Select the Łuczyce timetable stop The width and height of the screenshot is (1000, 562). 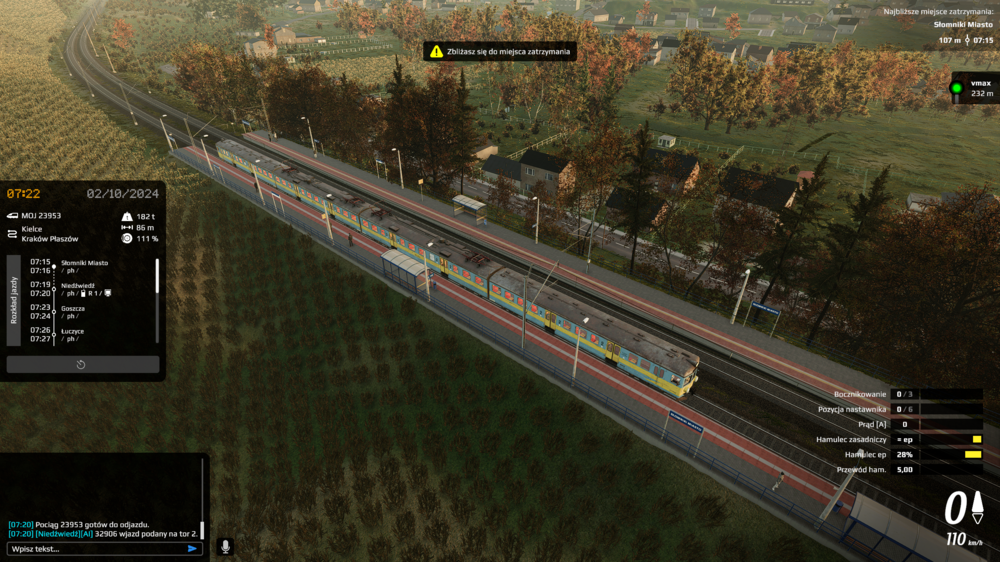73,331
